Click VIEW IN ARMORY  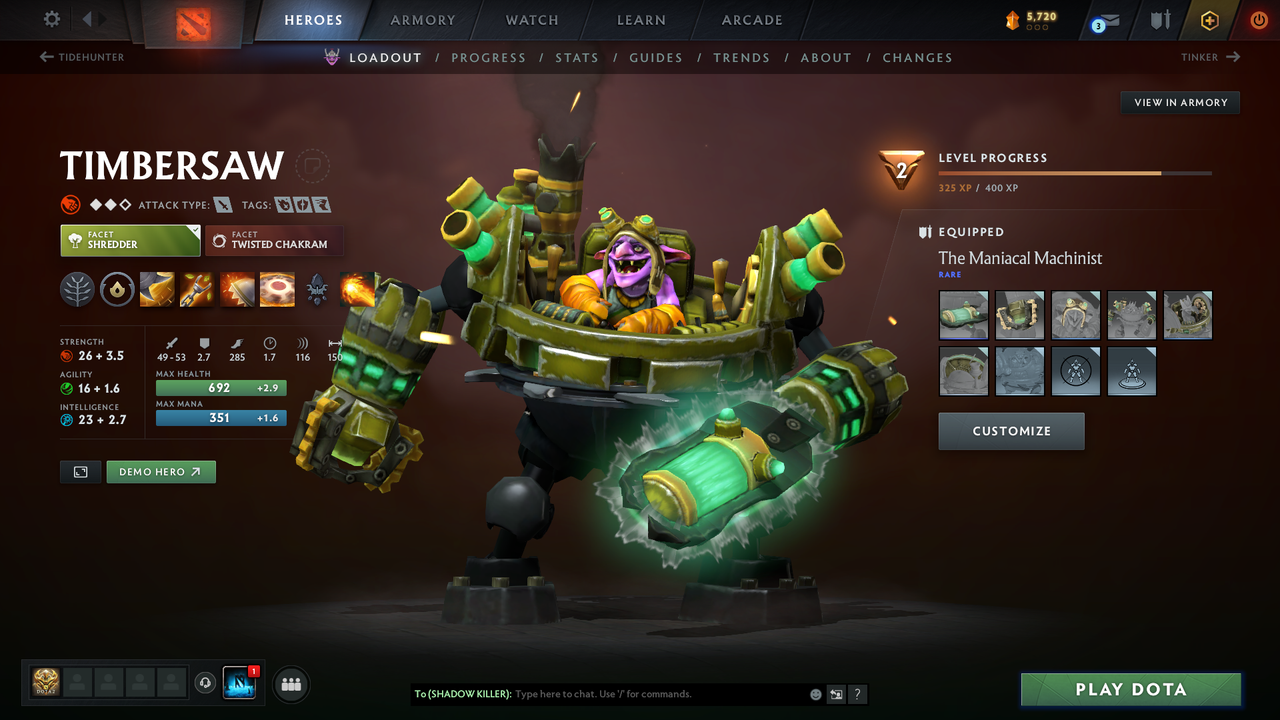click(1179, 102)
